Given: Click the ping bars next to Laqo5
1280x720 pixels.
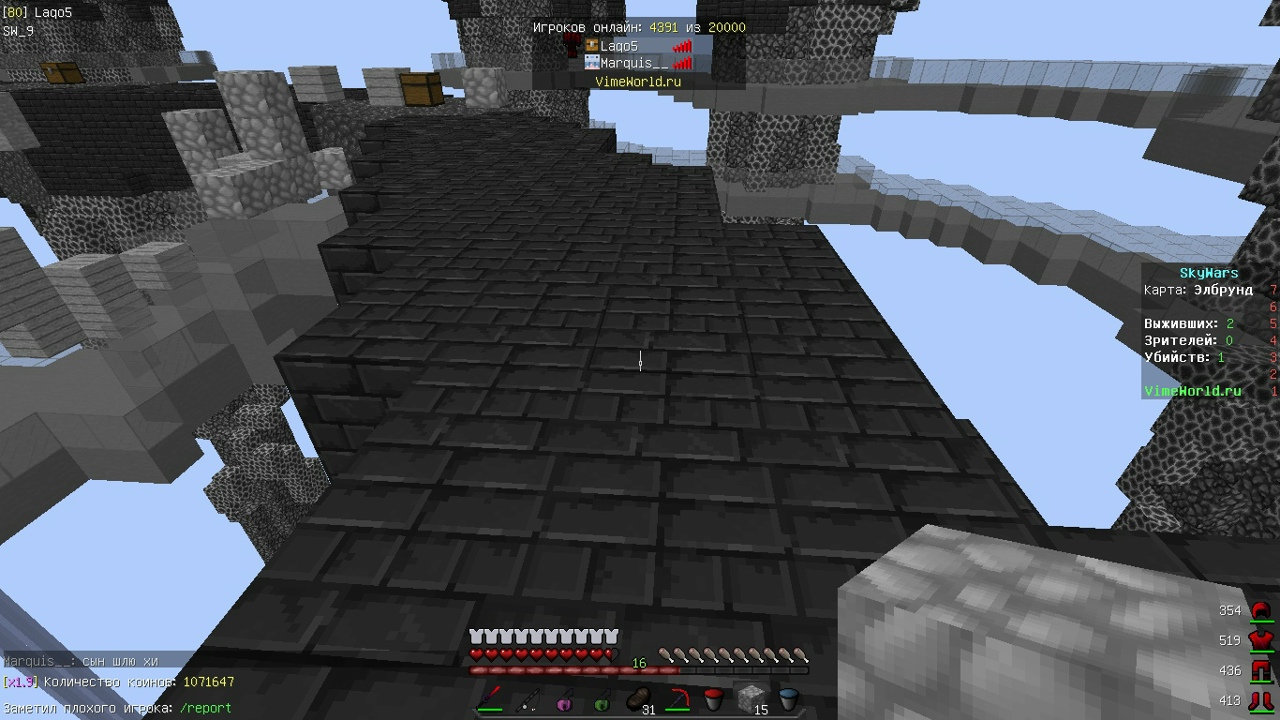Looking at the screenshot, I should click(x=682, y=46).
